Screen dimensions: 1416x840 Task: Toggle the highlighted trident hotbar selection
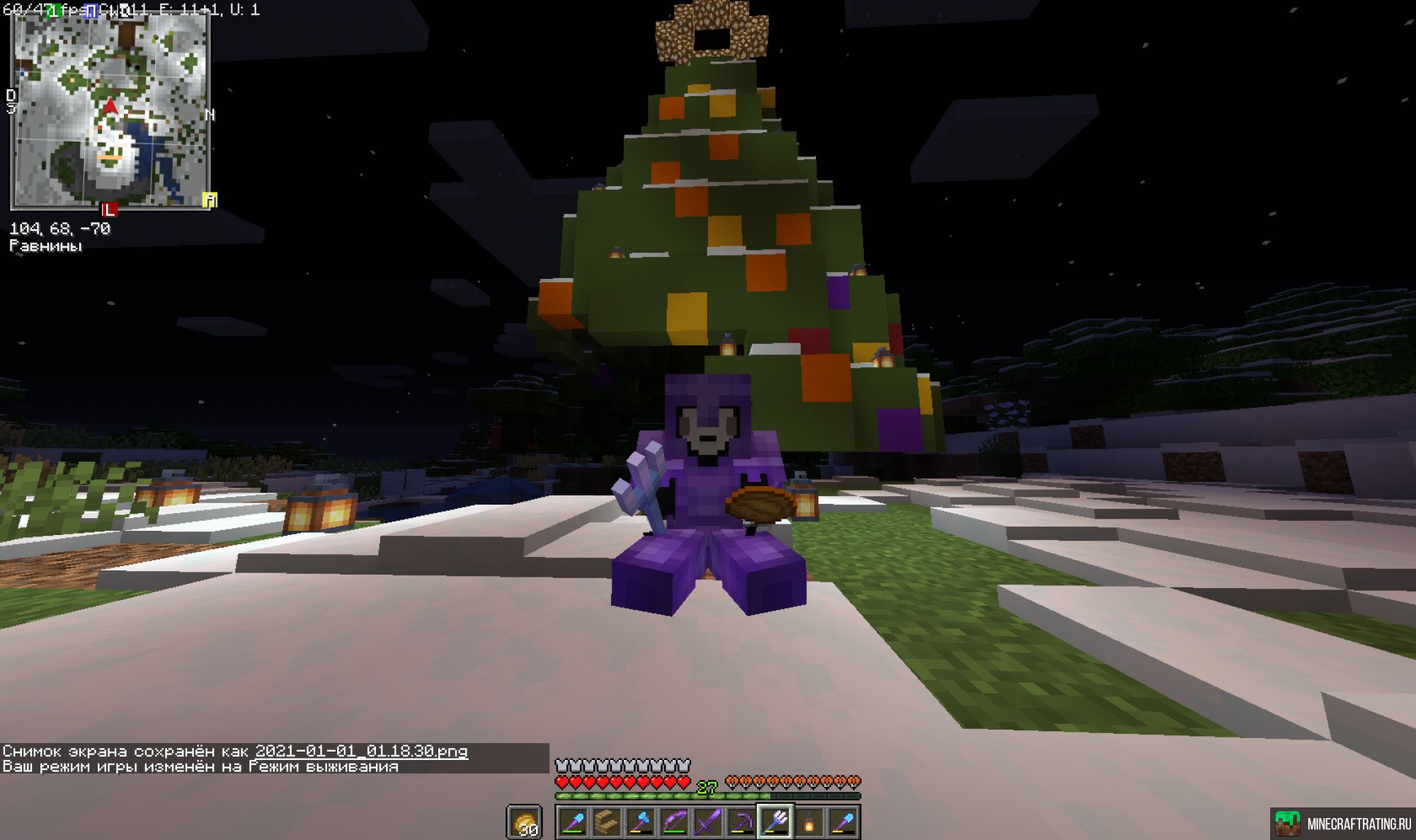coord(775,821)
